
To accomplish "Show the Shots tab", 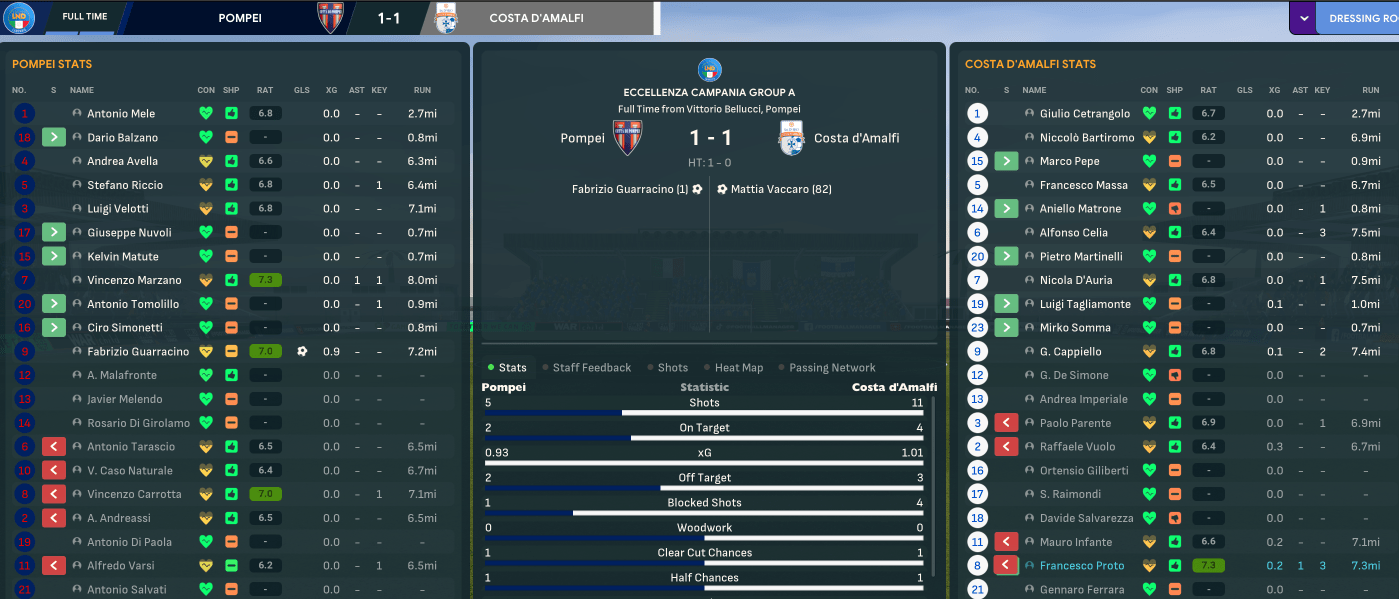I will point(672,368).
